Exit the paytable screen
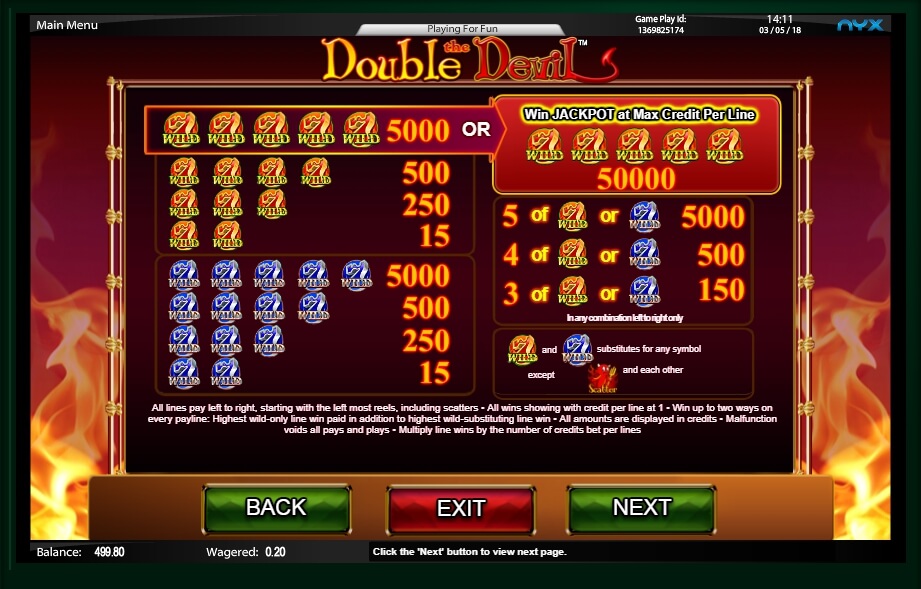Screen dimensions: 921x589 click(460, 508)
